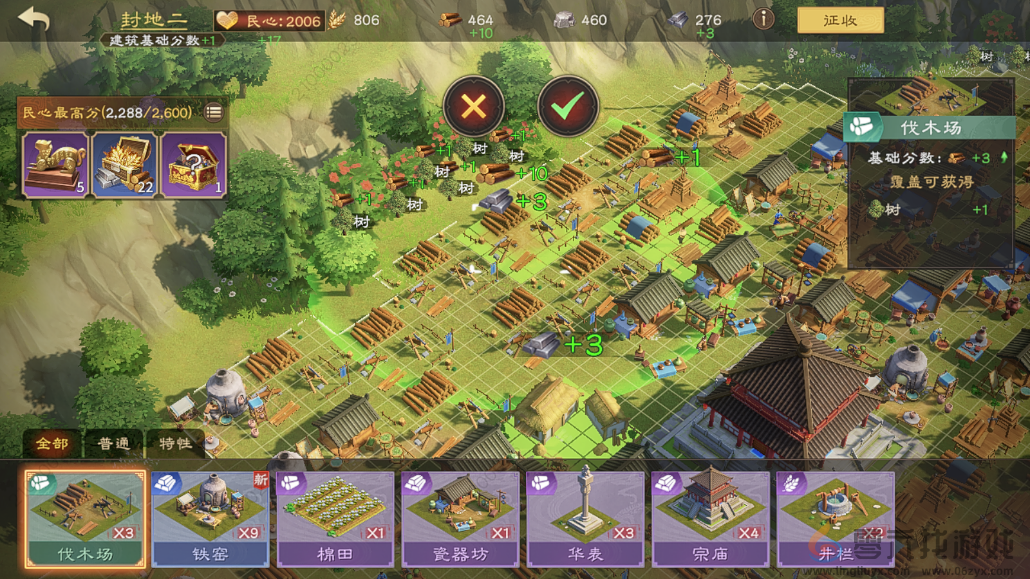Select the 铁窑 building card
This screenshot has height=579, width=1030.
pos(210,518)
